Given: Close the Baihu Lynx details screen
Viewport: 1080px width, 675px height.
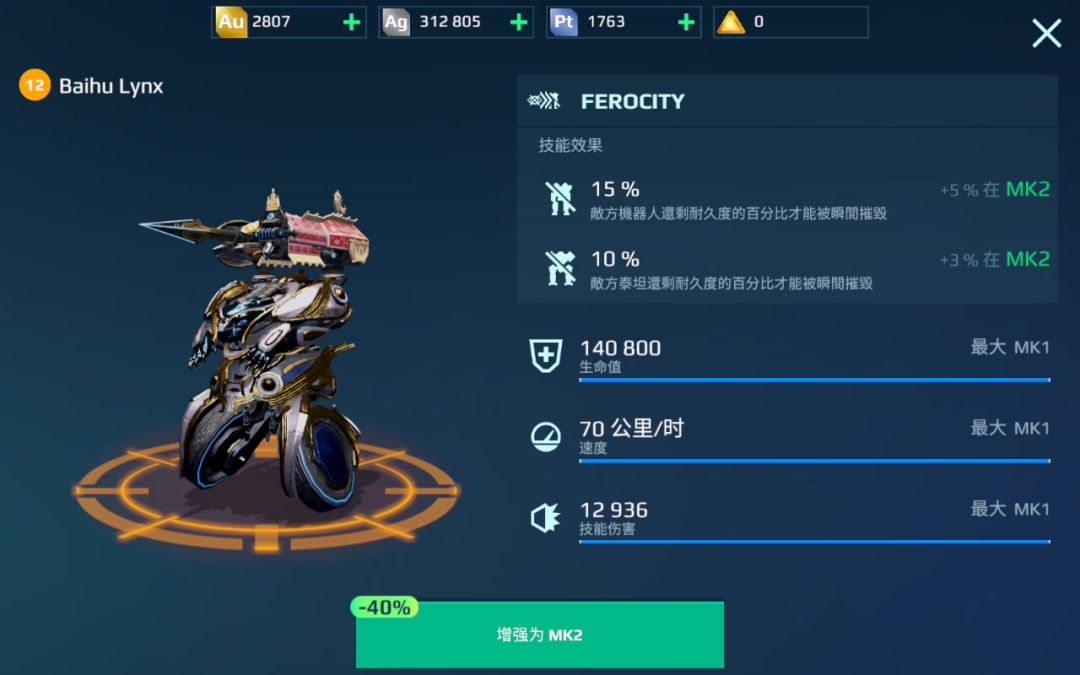Looking at the screenshot, I should pos(1046,34).
